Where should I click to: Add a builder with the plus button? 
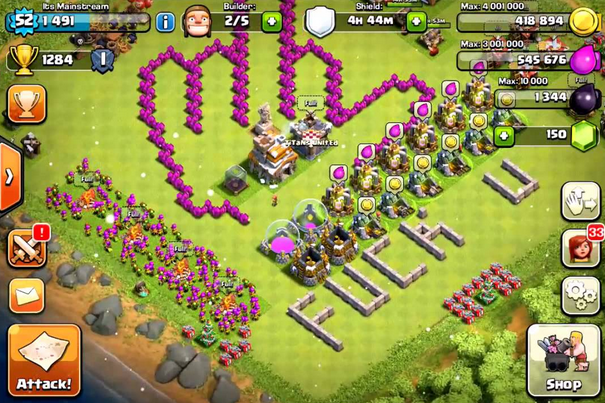(x=271, y=21)
